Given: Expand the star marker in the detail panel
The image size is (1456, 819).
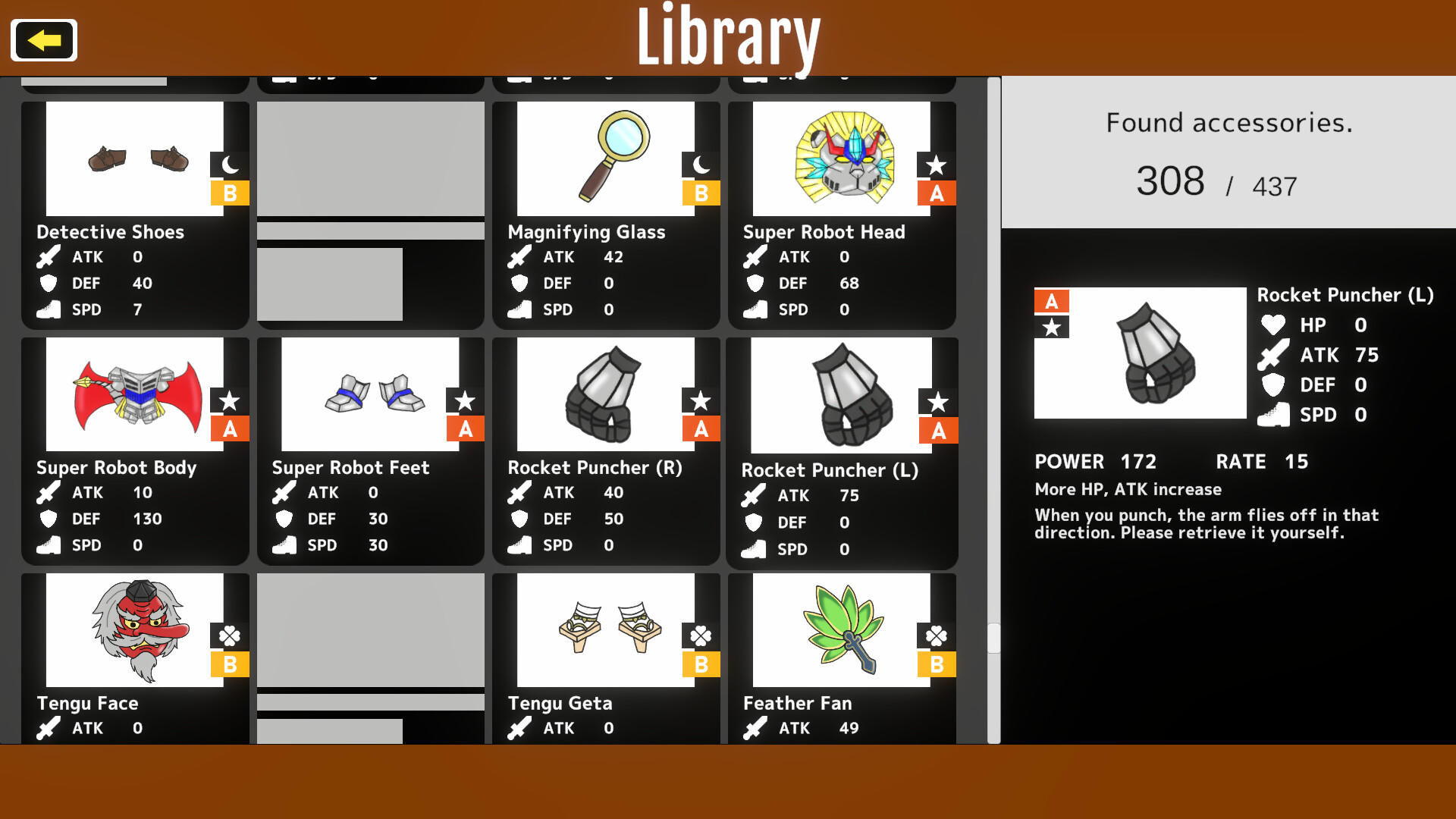Looking at the screenshot, I should [1052, 328].
